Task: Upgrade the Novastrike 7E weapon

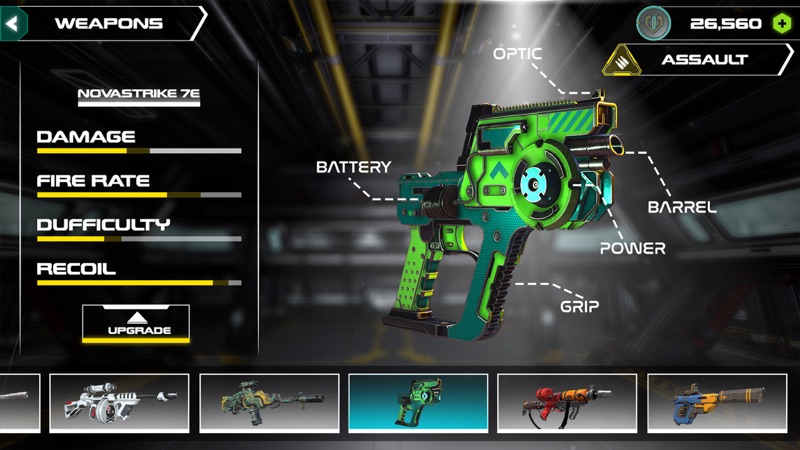Action: click(x=136, y=323)
